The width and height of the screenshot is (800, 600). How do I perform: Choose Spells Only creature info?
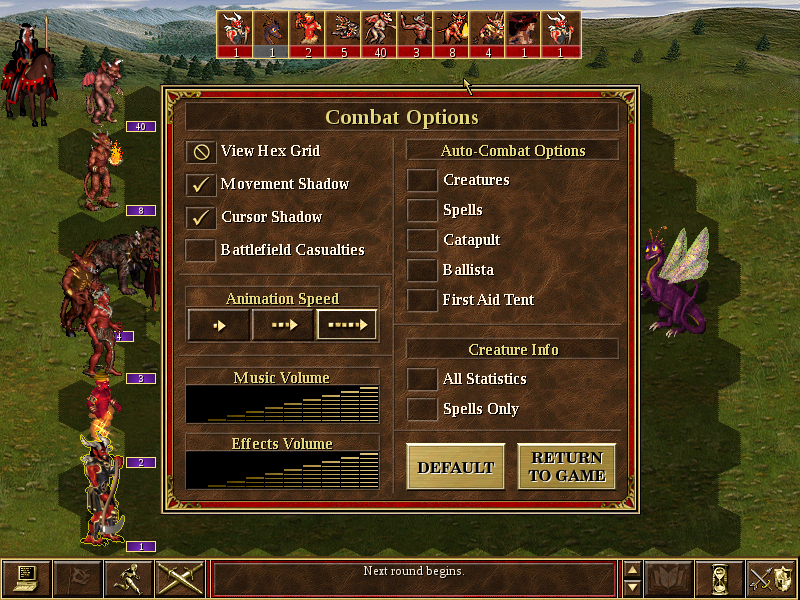pos(423,410)
